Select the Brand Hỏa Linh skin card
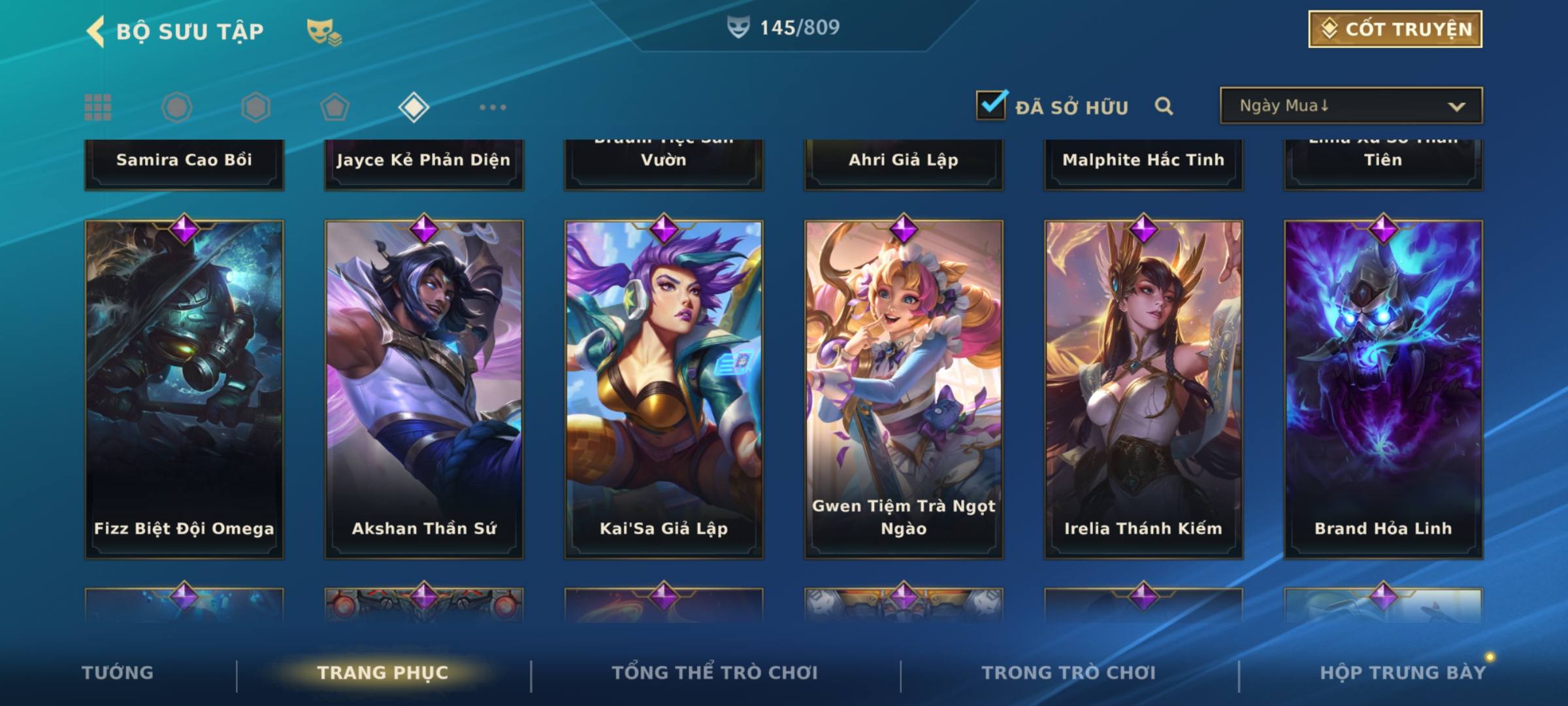Viewport: 1568px width, 706px height. [1383, 389]
